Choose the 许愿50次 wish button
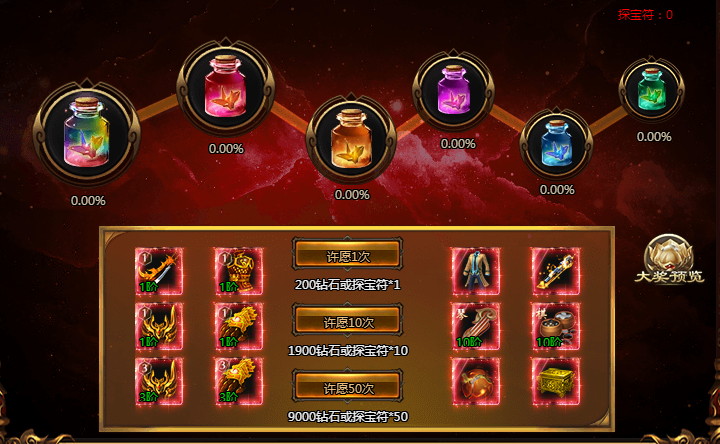720x444 pixels. [347, 387]
